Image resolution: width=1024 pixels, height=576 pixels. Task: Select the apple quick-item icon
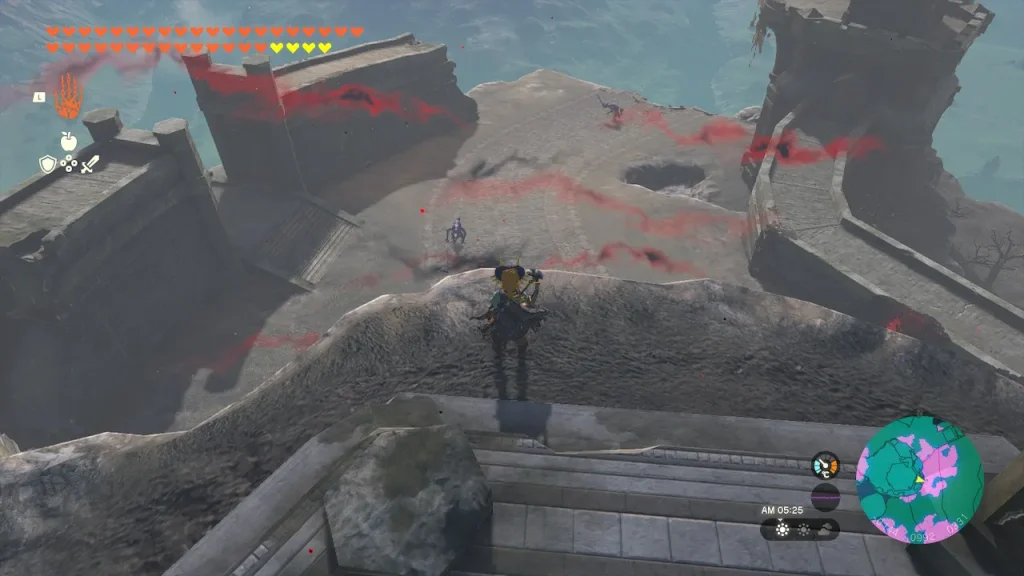(69, 141)
